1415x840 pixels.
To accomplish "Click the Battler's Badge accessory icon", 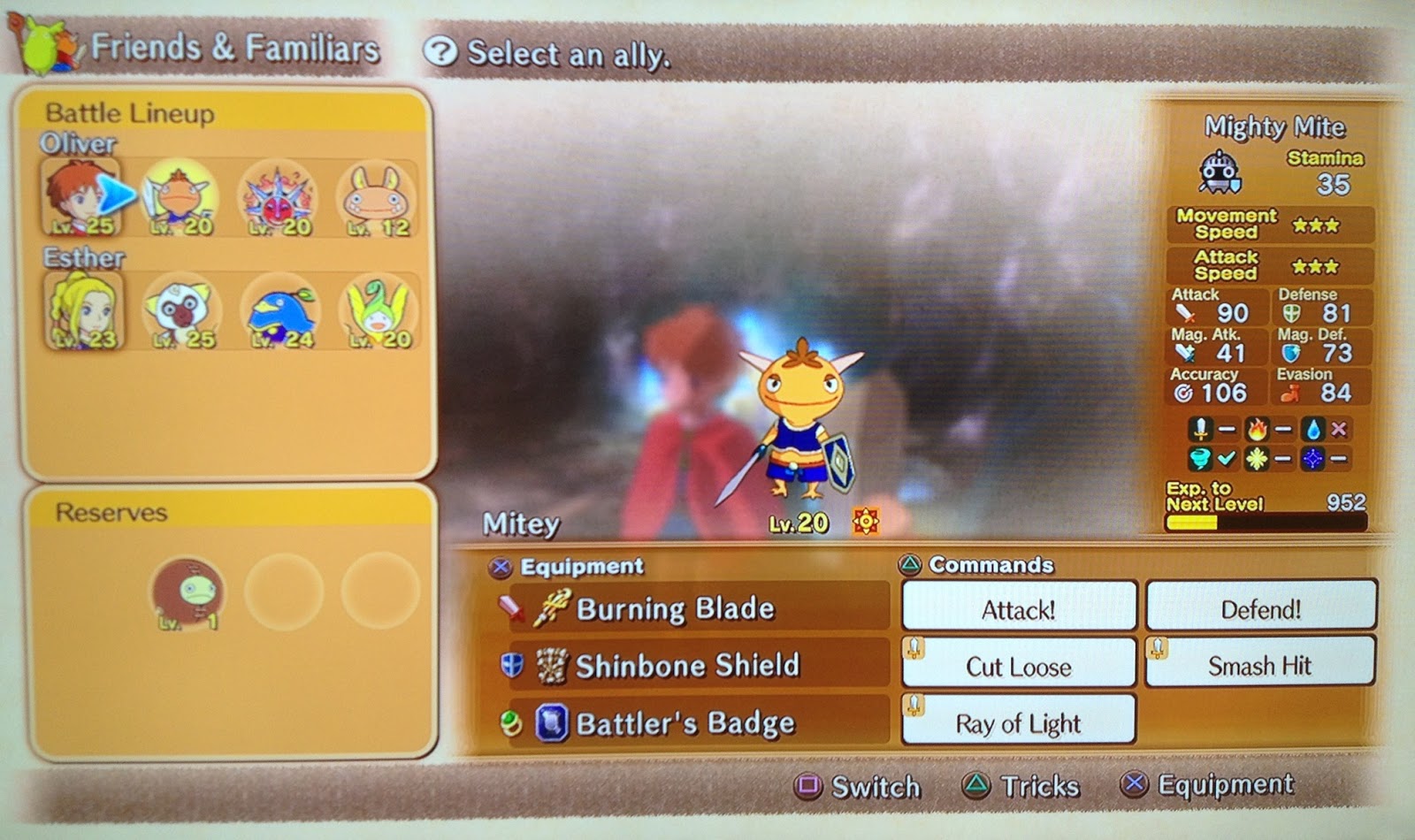I will (x=553, y=723).
